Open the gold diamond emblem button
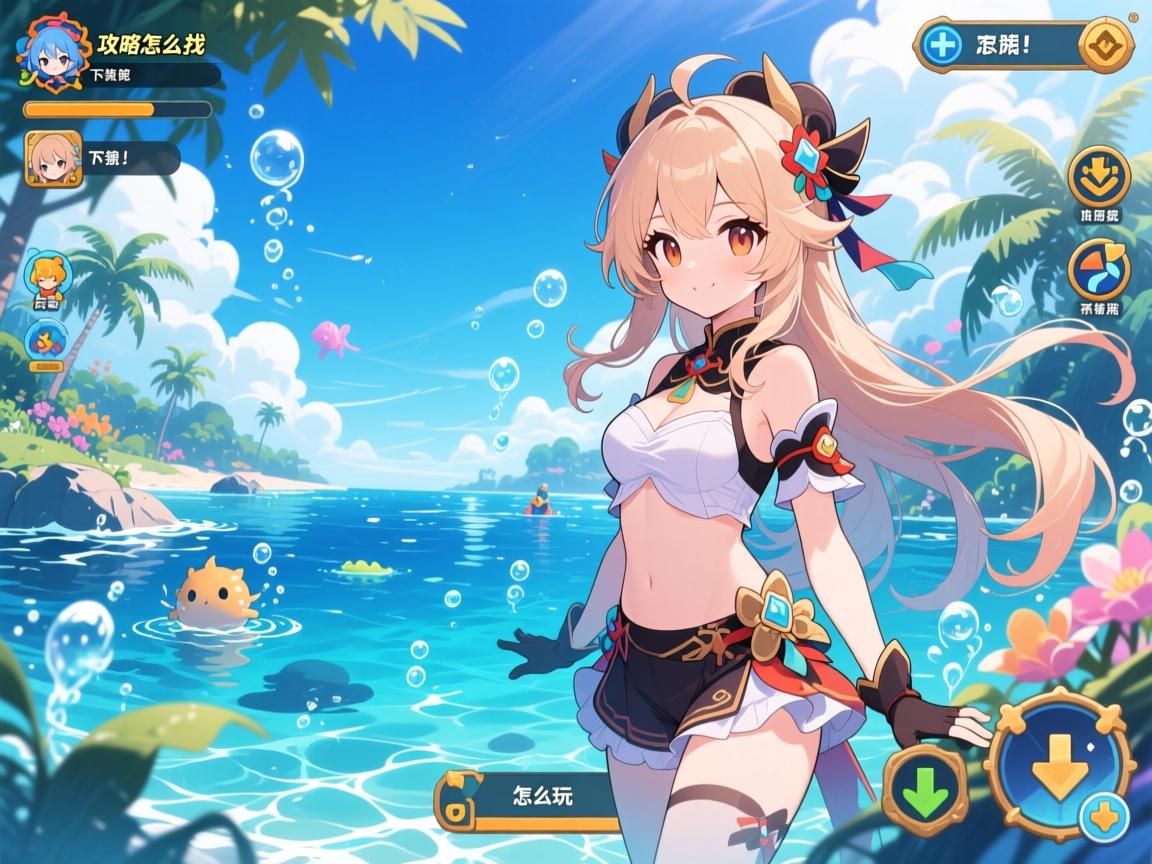The image size is (1152, 864). coord(1109,45)
